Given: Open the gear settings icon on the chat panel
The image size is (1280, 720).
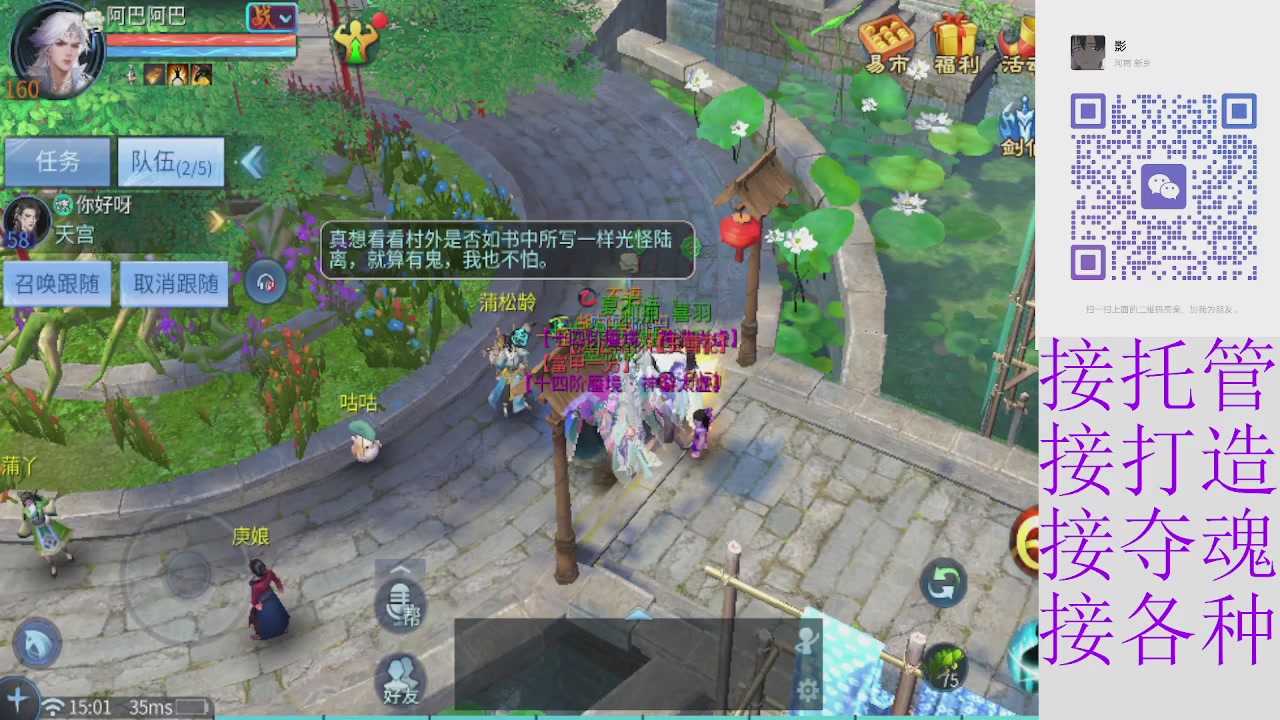Looking at the screenshot, I should [x=808, y=690].
